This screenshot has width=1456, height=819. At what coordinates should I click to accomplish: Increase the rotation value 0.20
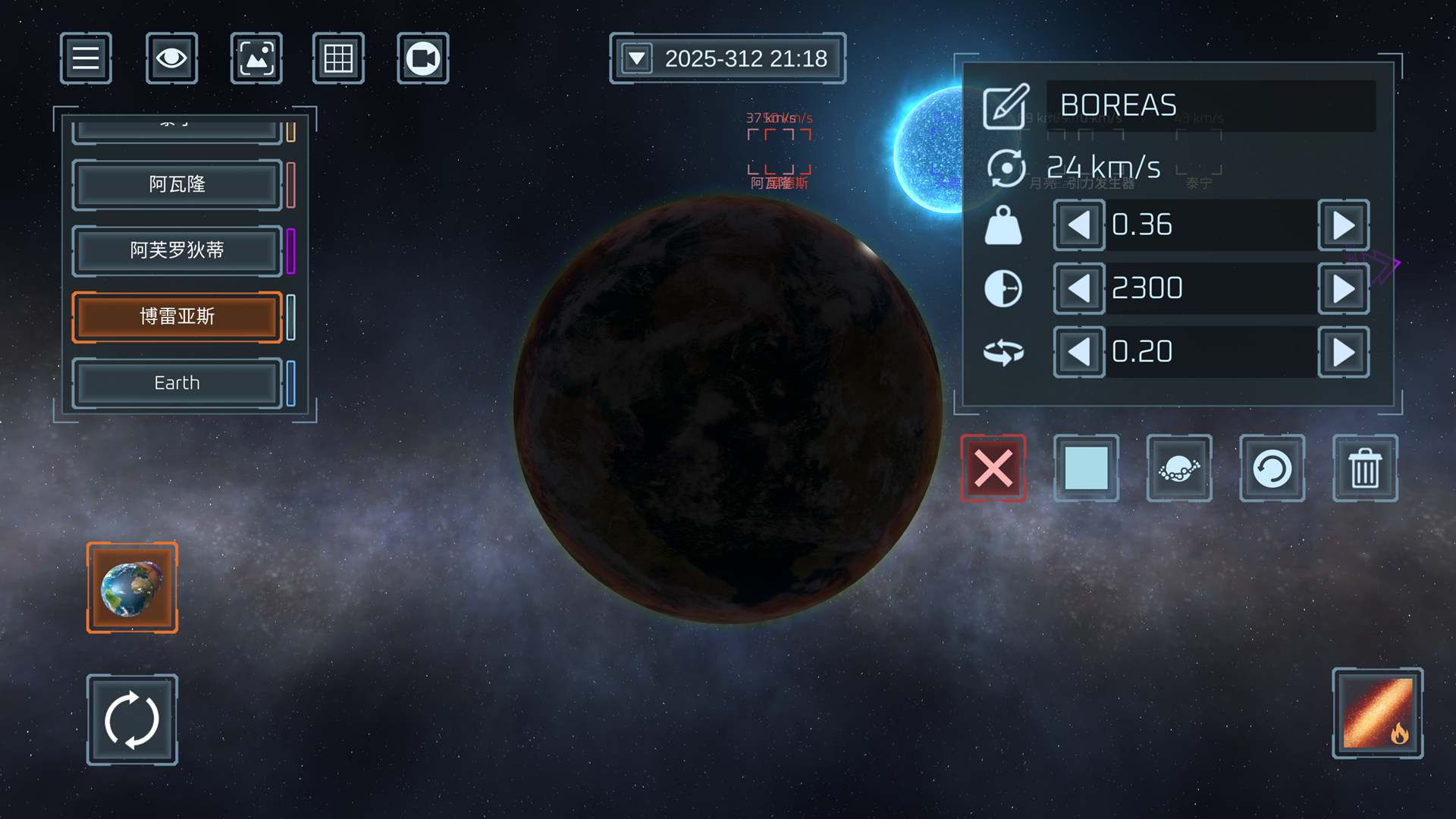(x=1343, y=352)
